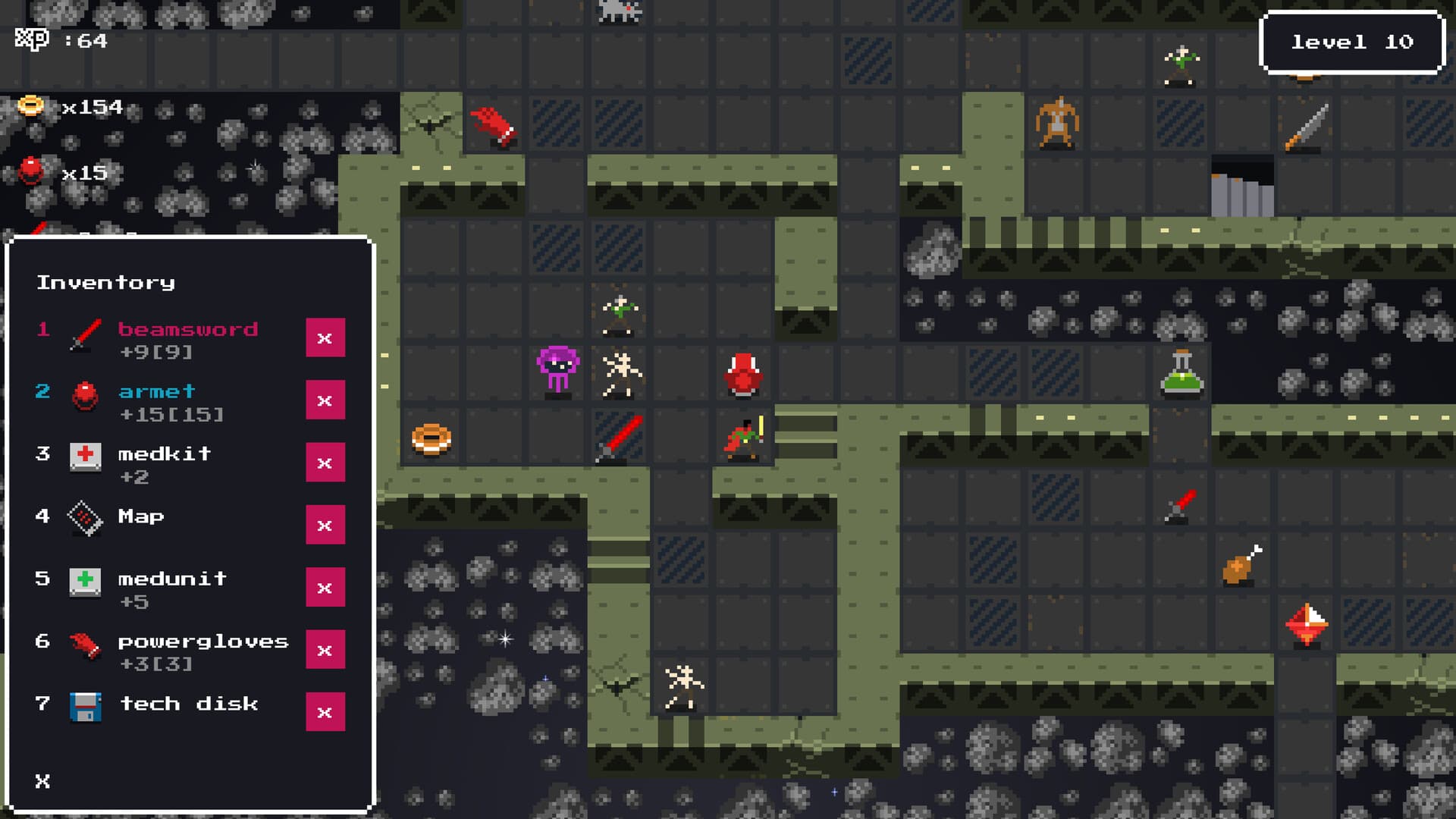Drop the Map using its x button
The width and height of the screenshot is (1456, 819).
coord(325,525)
